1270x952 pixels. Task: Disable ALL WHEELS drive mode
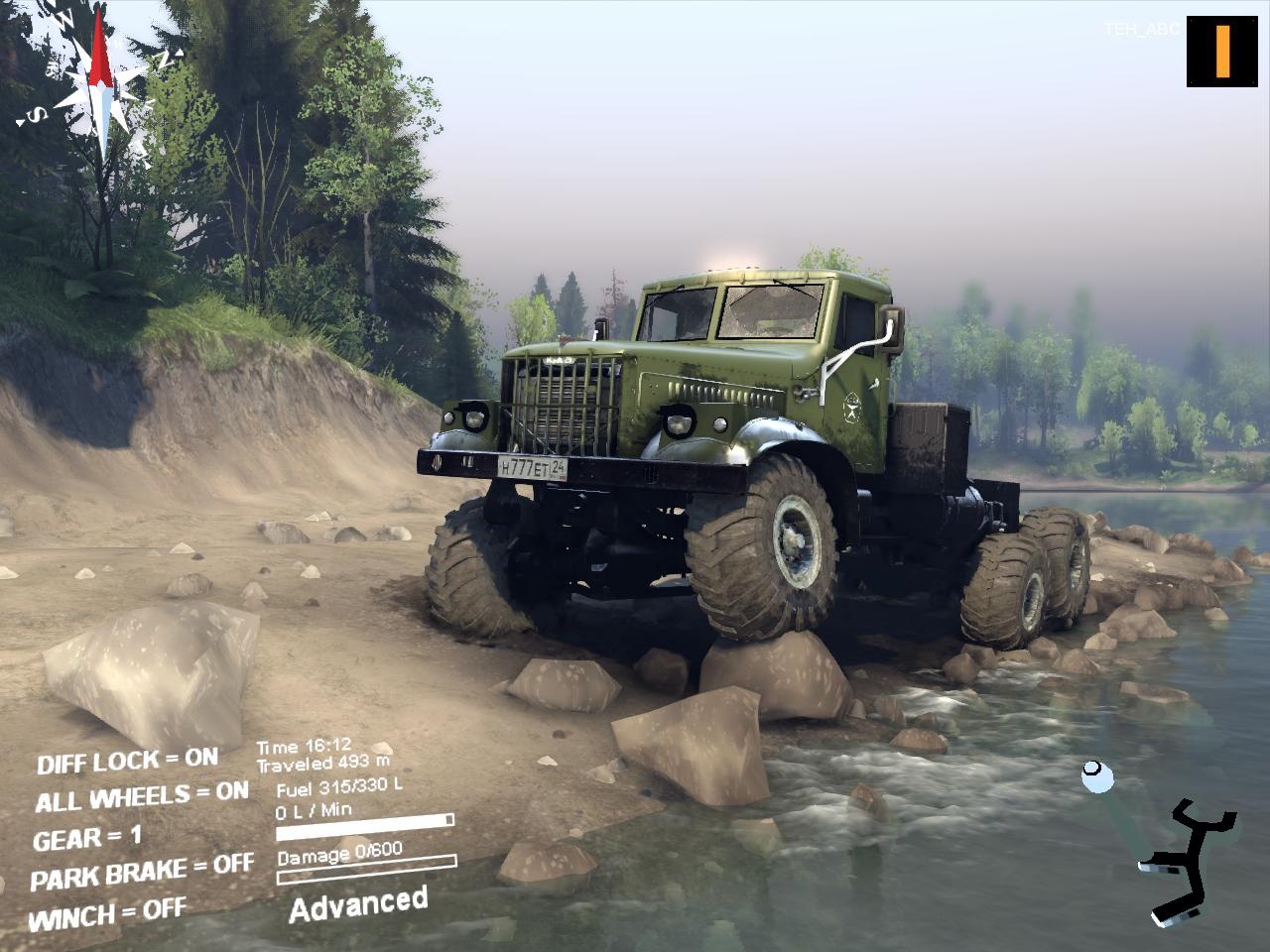pyautogui.click(x=143, y=793)
